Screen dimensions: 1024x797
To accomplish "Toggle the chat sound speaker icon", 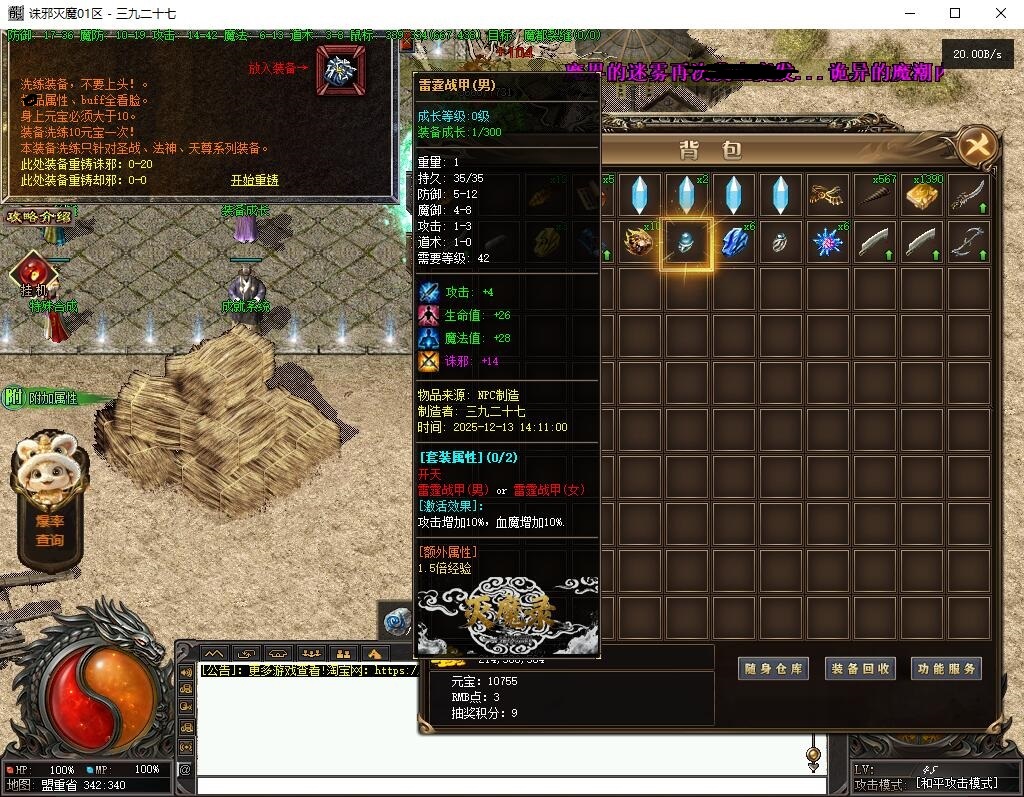I will 185,672.
